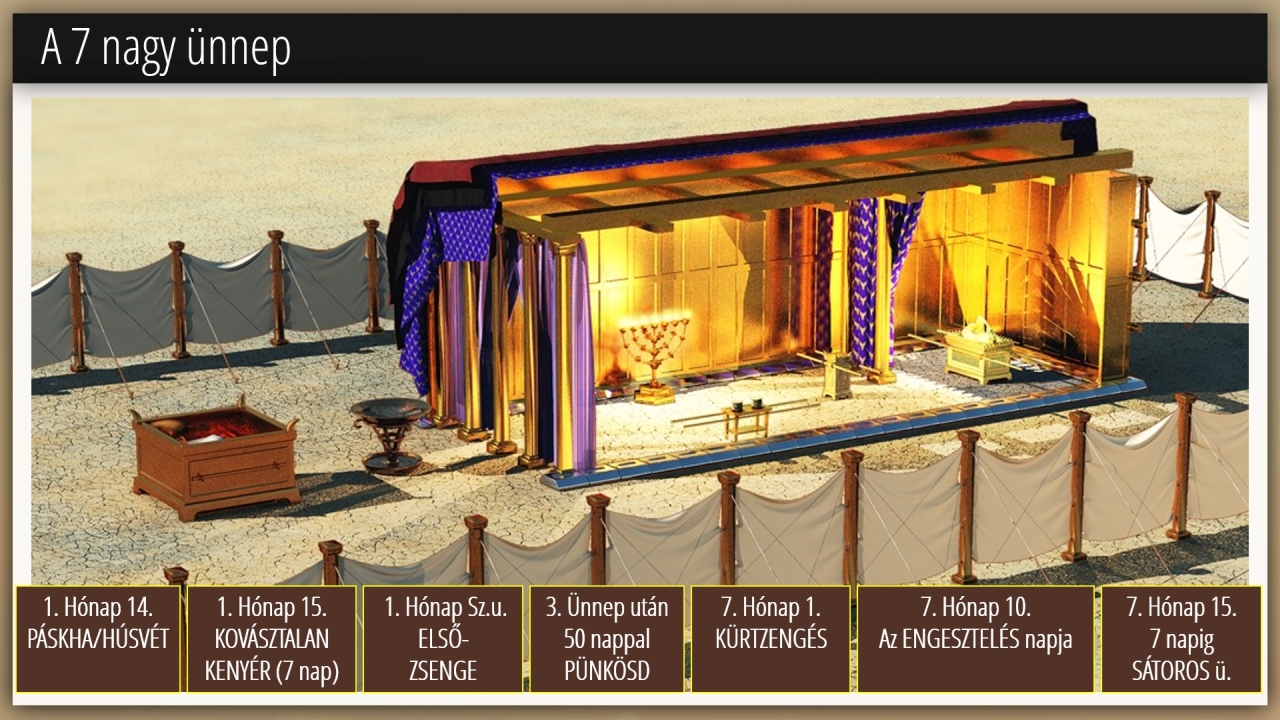This screenshot has height=720, width=1280.
Task: Choose the ELSŐ-ZSENGE feast box
Action: tap(442, 639)
